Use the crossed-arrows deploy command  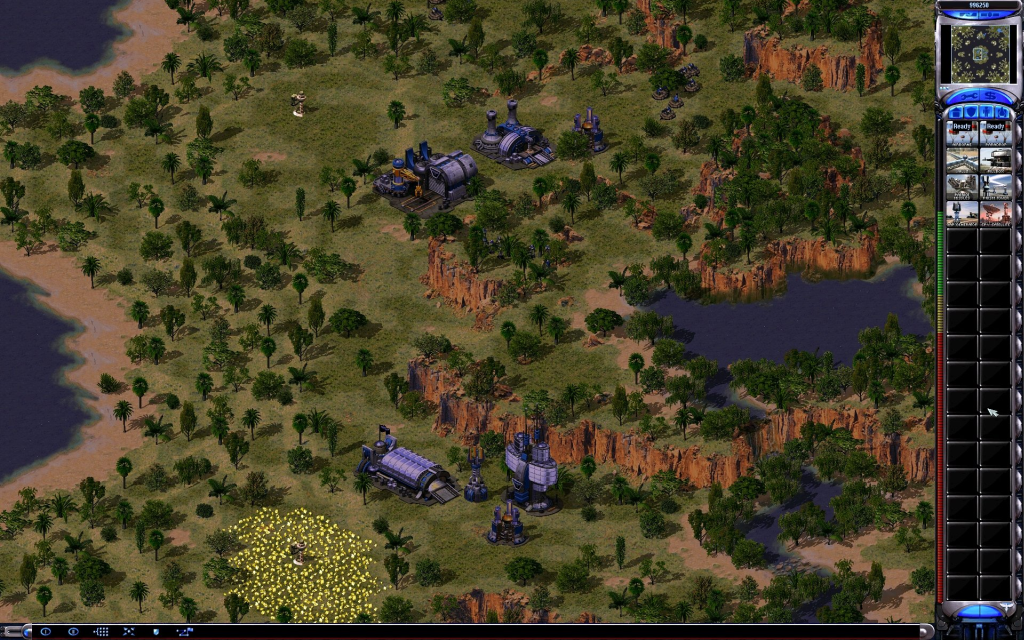pos(128,632)
